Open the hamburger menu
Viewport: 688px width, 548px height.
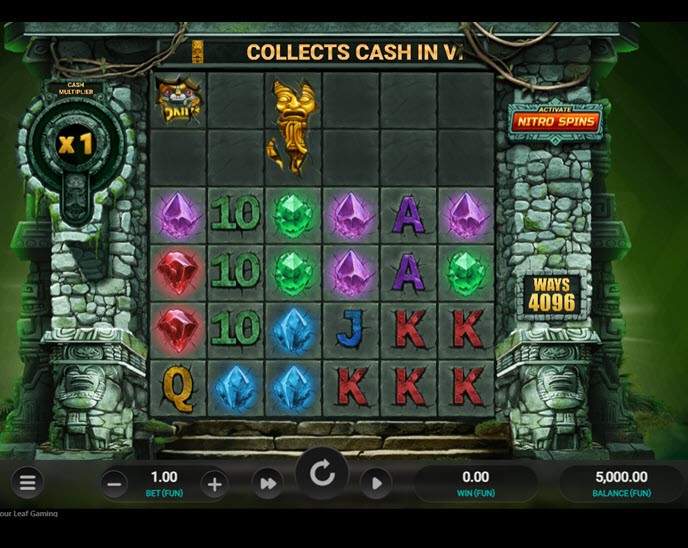tap(27, 484)
